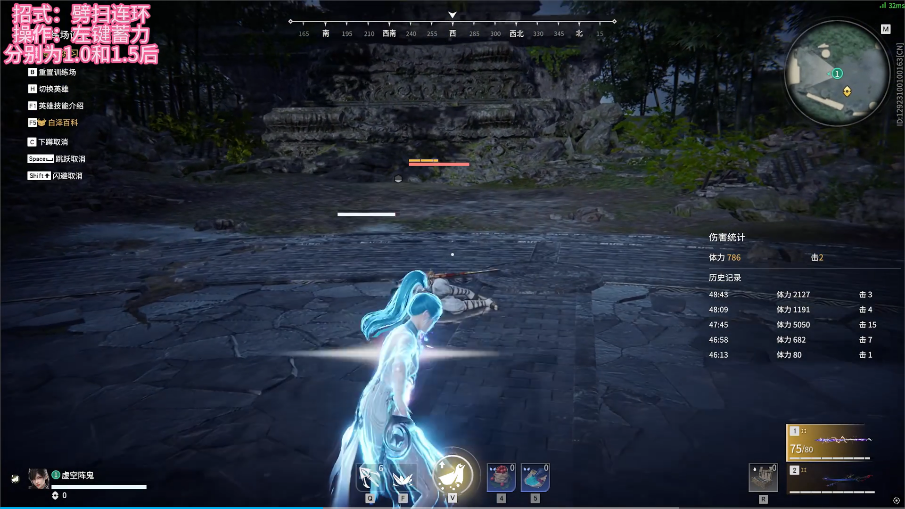Click the character portrait of 虚空阵鬼
Image resolution: width=905 pixels, height=509 pixels.
[39, 478]
